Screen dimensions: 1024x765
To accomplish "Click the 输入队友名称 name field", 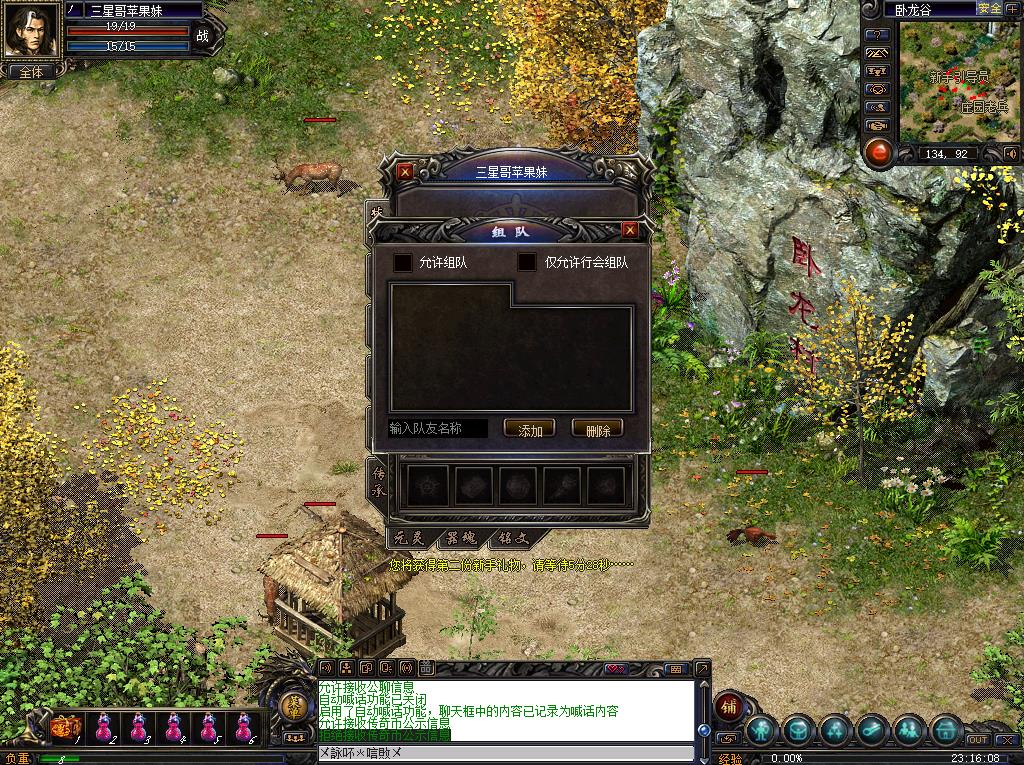I will (x=438, y=429).
